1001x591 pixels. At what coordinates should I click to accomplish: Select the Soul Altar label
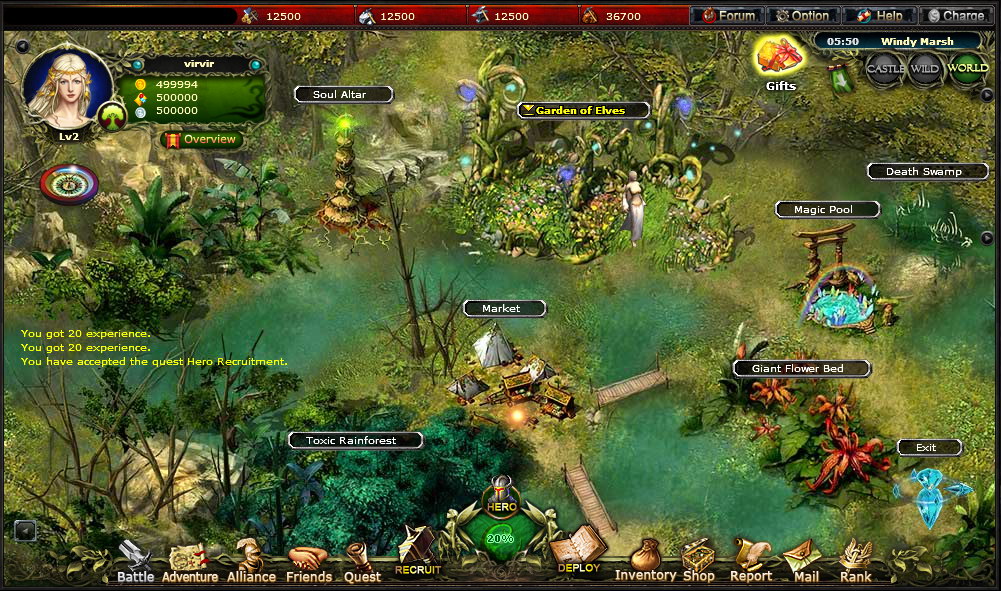click(x=343, y=94)
